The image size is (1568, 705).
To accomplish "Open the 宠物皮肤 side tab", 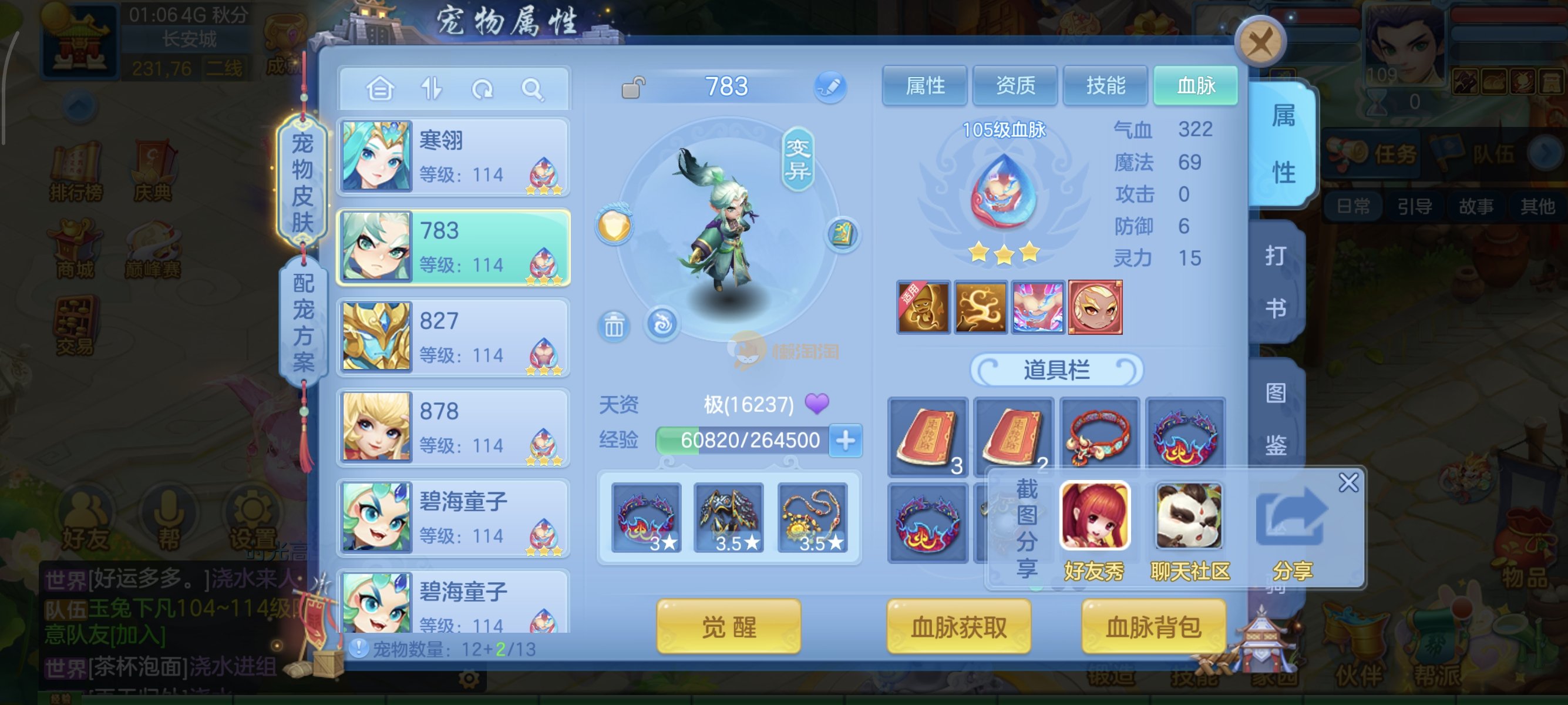I will click(x=302, y=182).
